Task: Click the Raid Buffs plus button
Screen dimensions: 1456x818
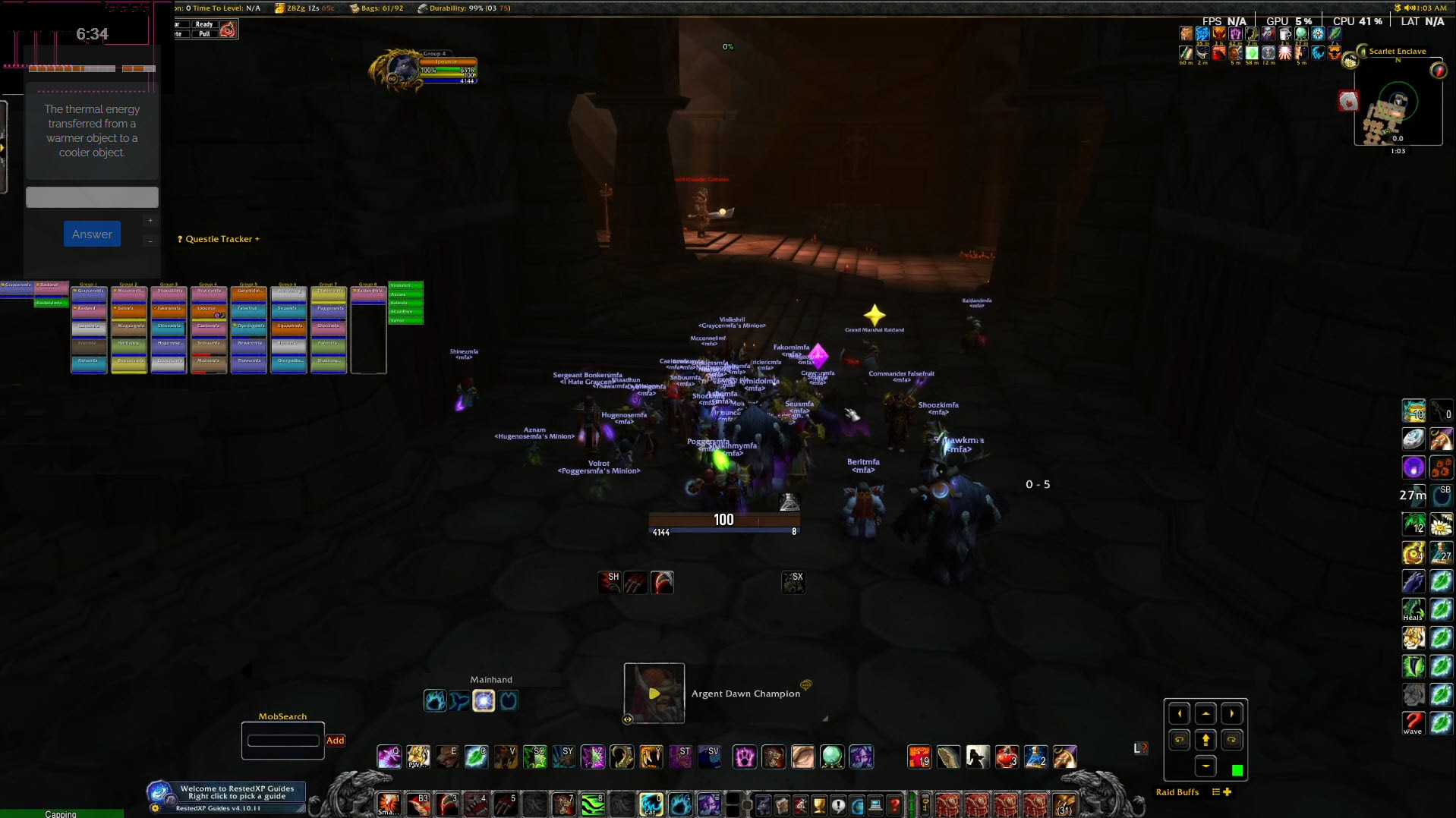Action: (x=1227, y=792)
